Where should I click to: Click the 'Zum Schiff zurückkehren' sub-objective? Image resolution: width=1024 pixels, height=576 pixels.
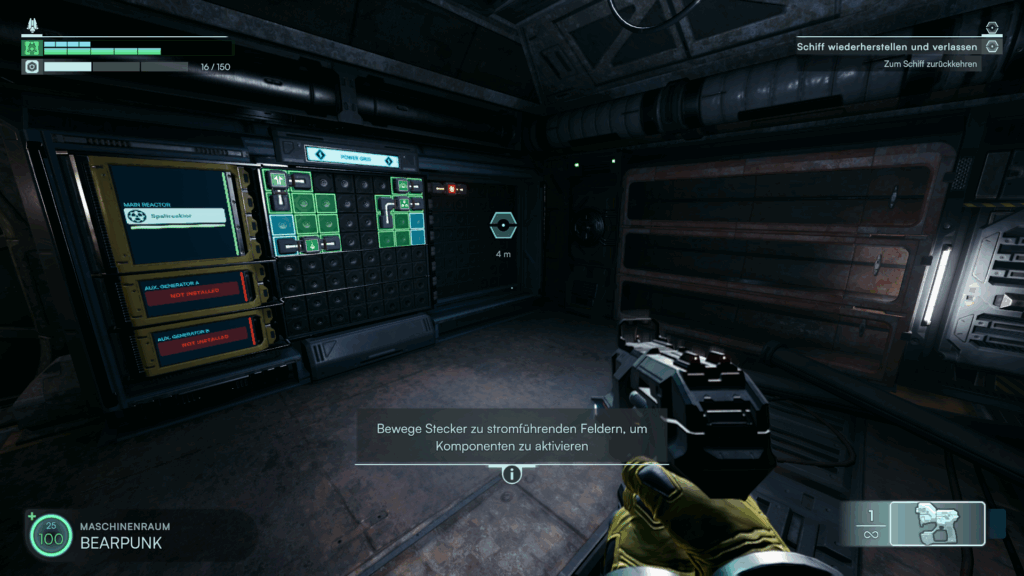(930, 64)
